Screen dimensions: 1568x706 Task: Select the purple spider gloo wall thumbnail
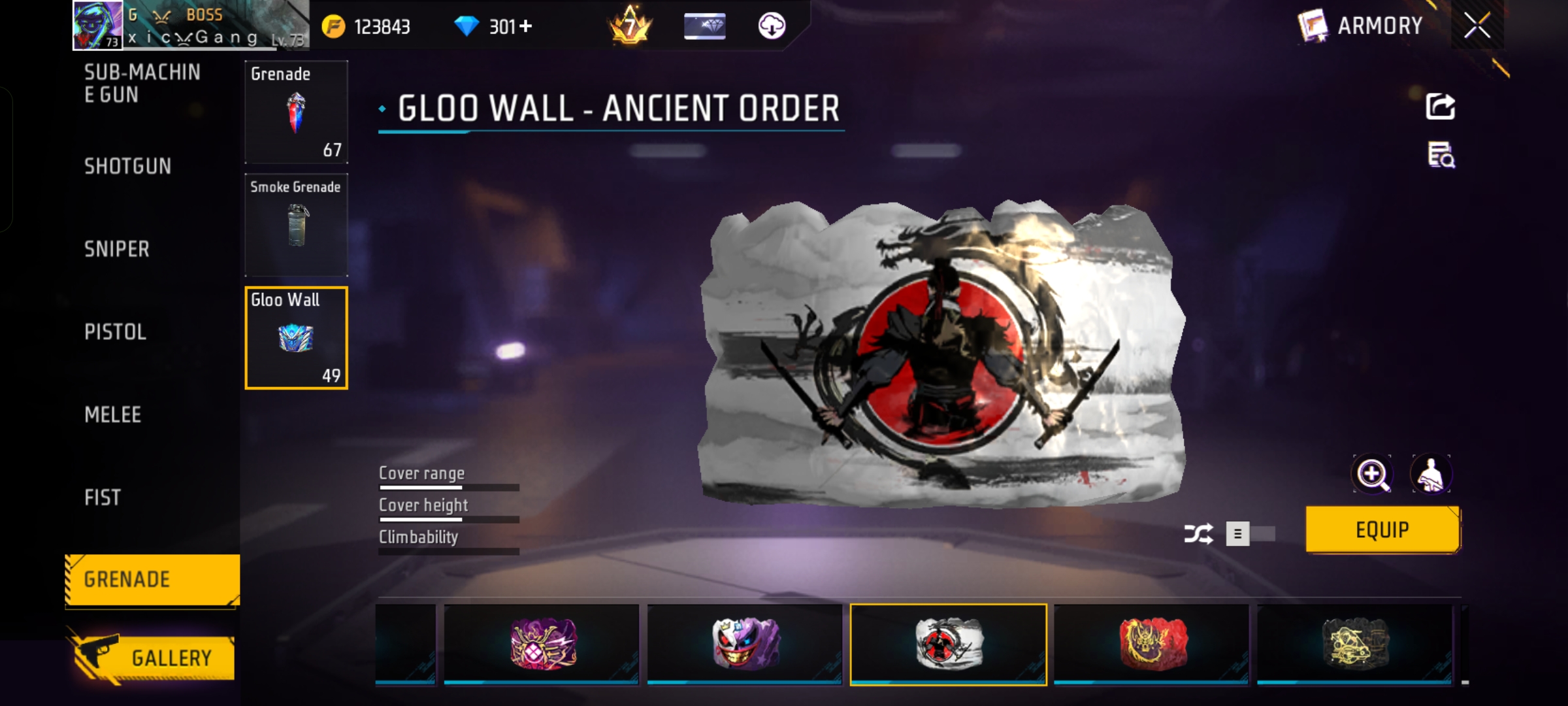[542, 644]
